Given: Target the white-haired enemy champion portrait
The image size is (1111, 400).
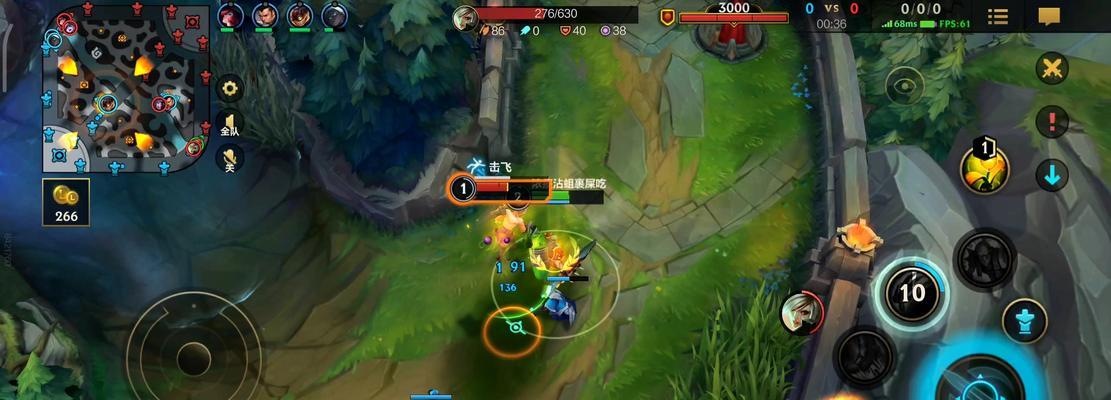Looking at the screenshot, I should coord(800,313).
